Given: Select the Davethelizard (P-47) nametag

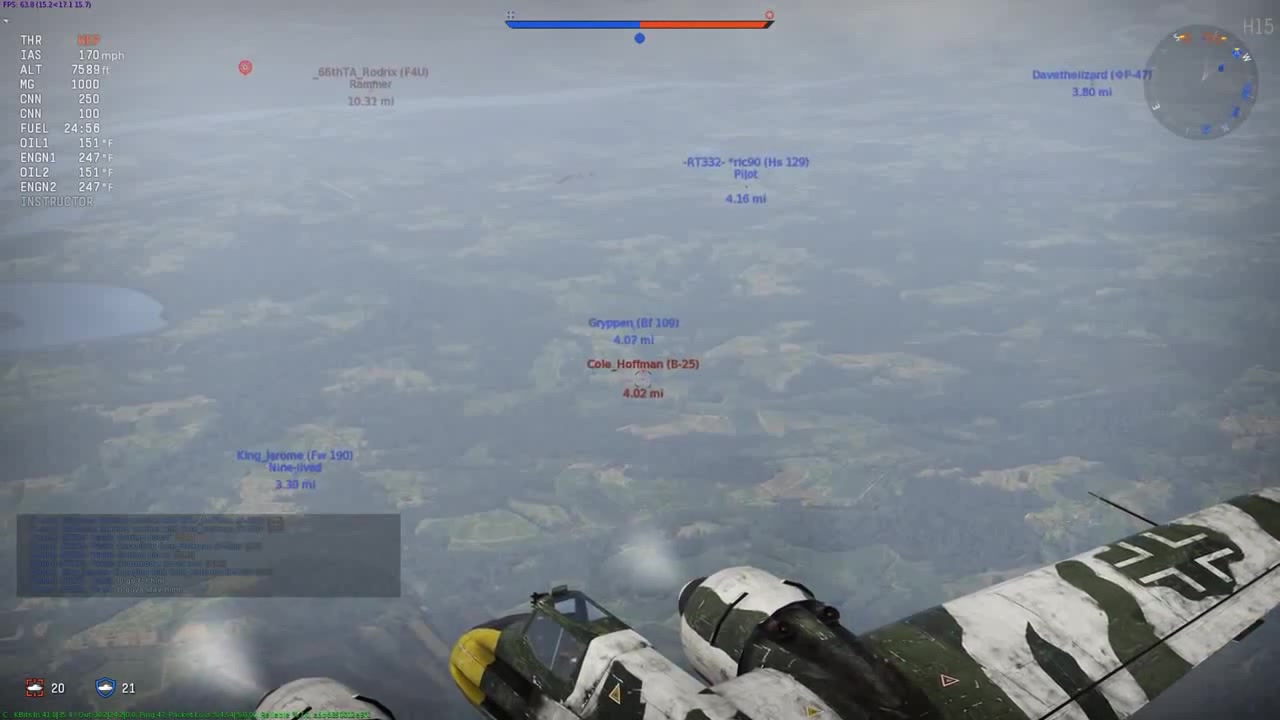Looking at the screenshot, I should [x=1090, y=74].
